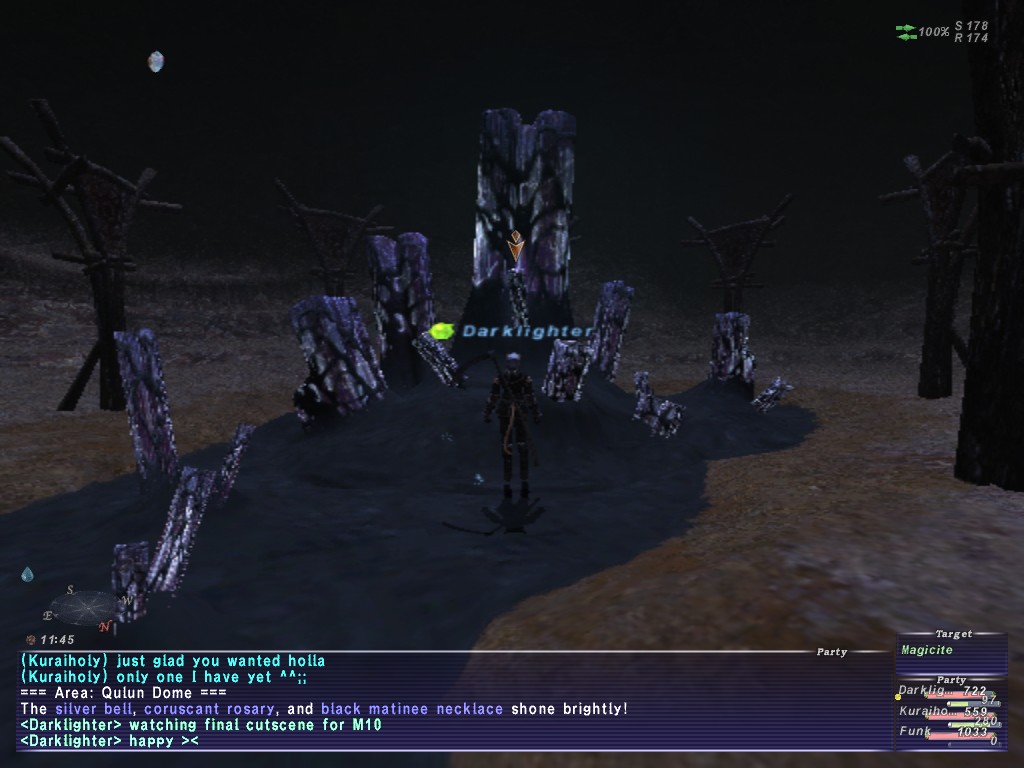Click the Magicite target window
The width and height of the screenshot is (1024, 768).
click(x=950, y=650)
